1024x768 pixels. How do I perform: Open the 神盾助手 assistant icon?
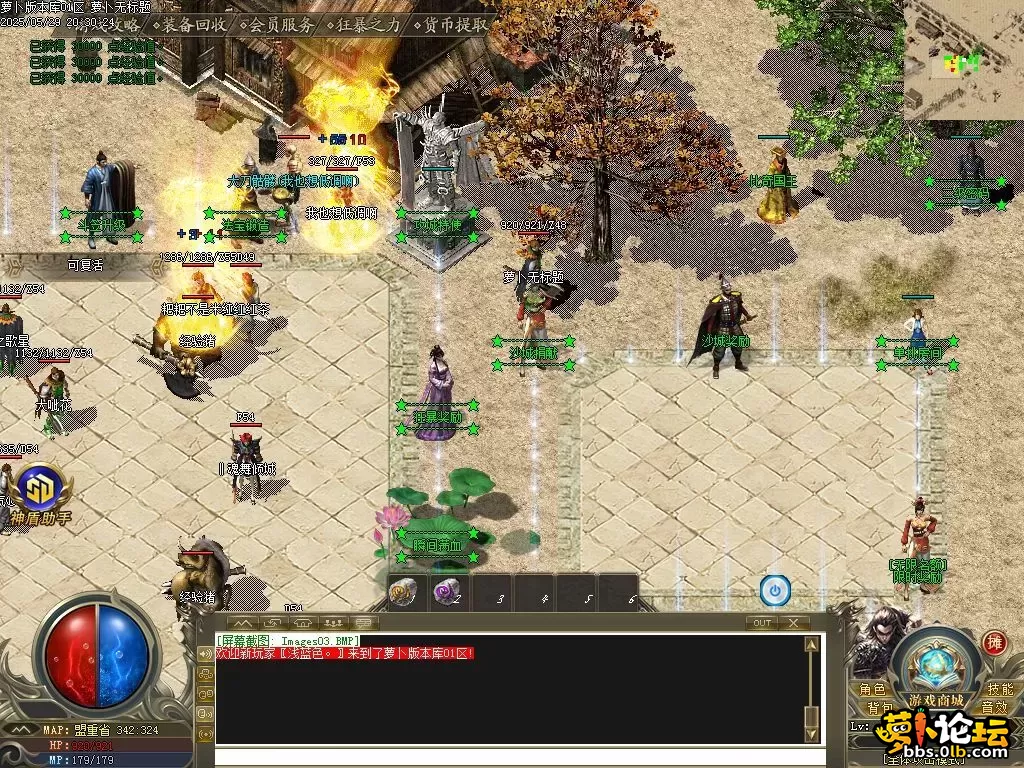[x=41, y=489]
